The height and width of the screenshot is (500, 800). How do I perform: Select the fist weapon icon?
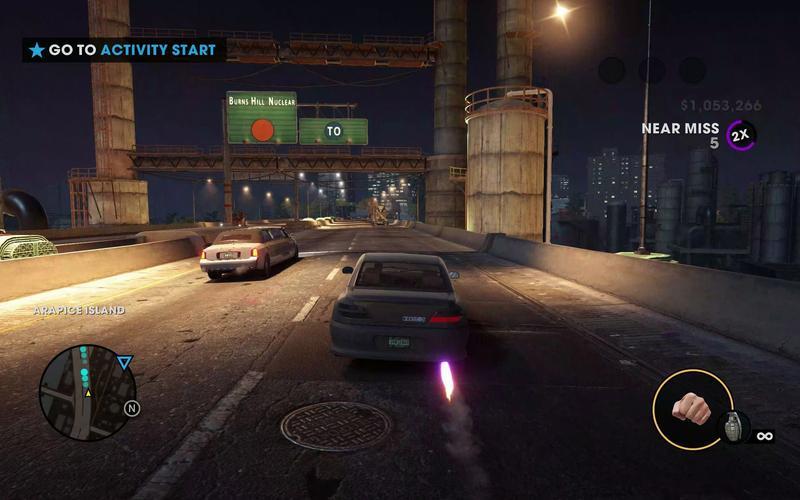tap(690, 408)
